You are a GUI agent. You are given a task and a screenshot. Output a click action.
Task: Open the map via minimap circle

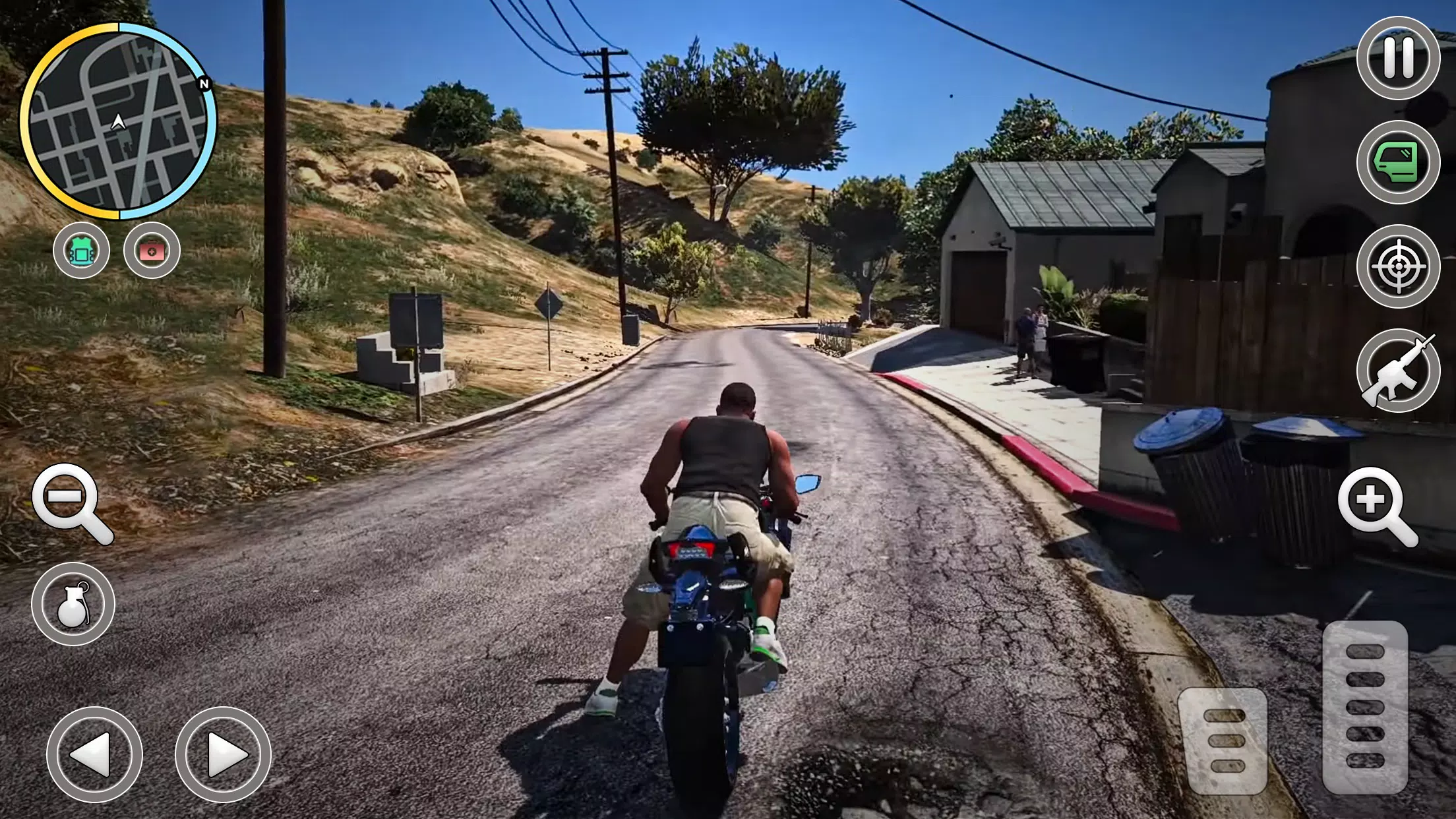pyautogui.click(x=117, y=122)
